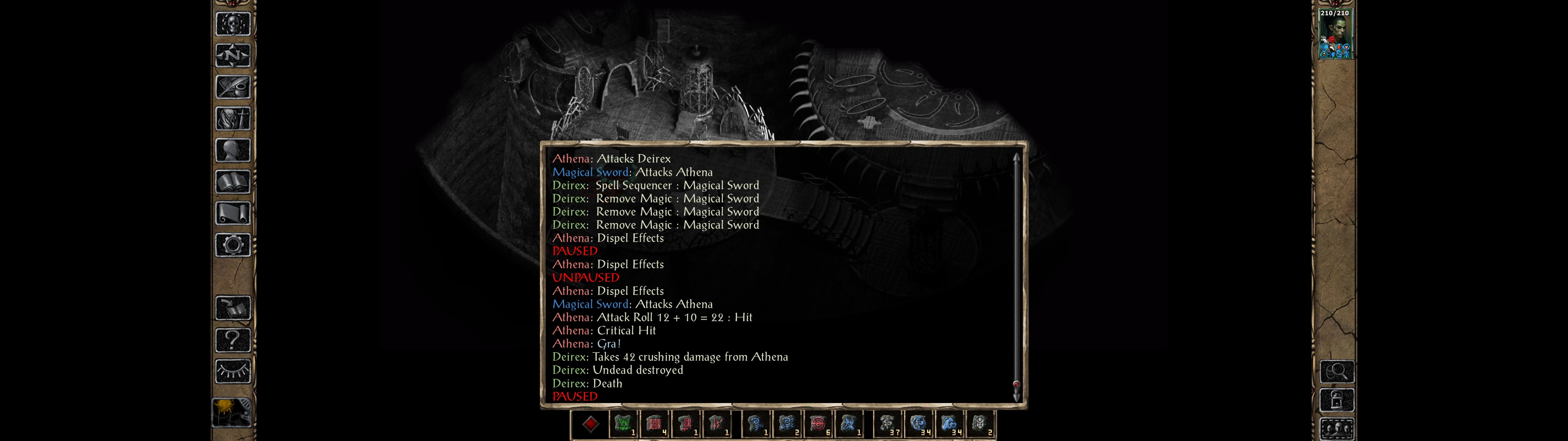
Task: Use the green winged creature spell slot
Action: [623, 424]
